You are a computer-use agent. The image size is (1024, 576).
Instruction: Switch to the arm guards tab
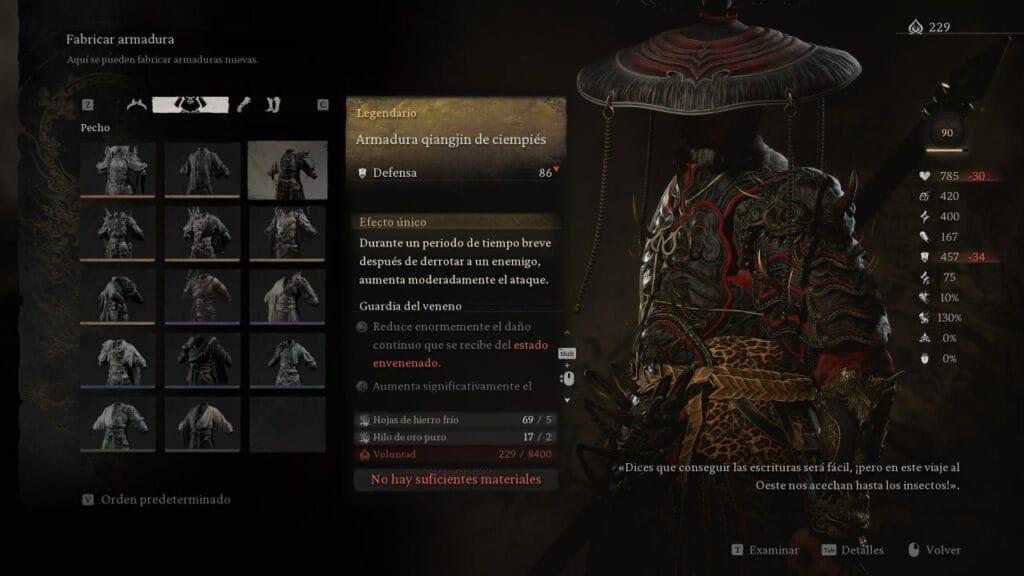[x=246, y=104]
